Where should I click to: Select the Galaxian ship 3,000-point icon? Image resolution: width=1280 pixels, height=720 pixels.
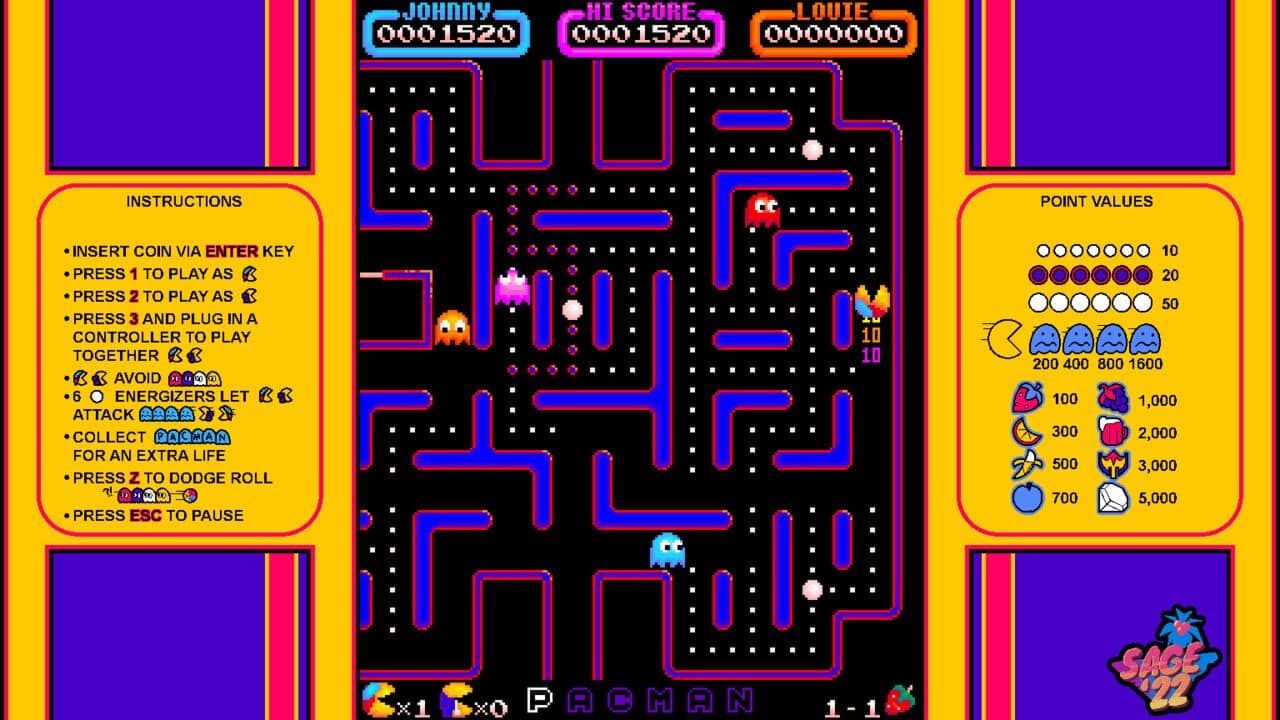(x=1112, y=464)
